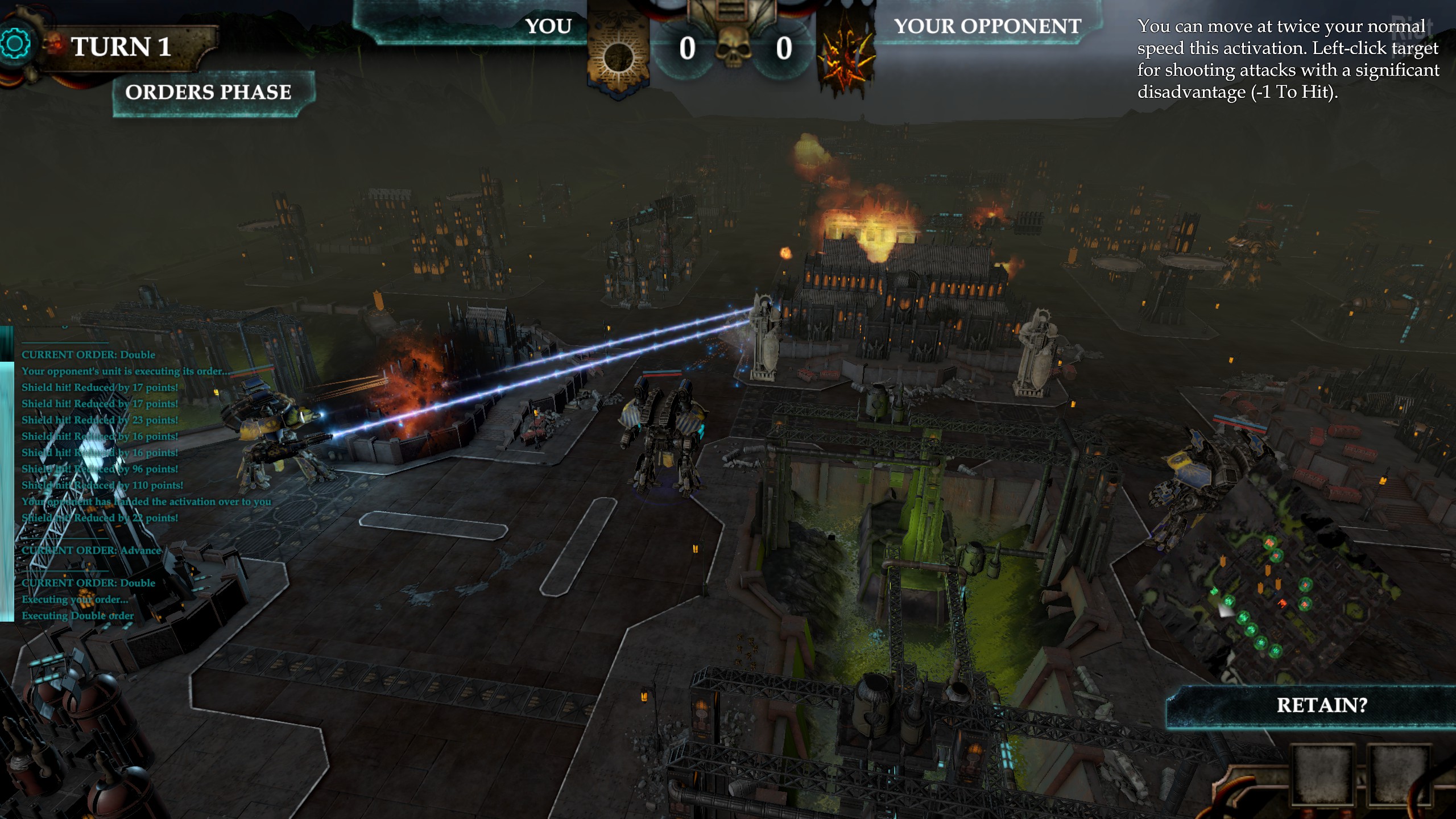
Task: Click the RETAIN? button
Action: coord(1321,706)
